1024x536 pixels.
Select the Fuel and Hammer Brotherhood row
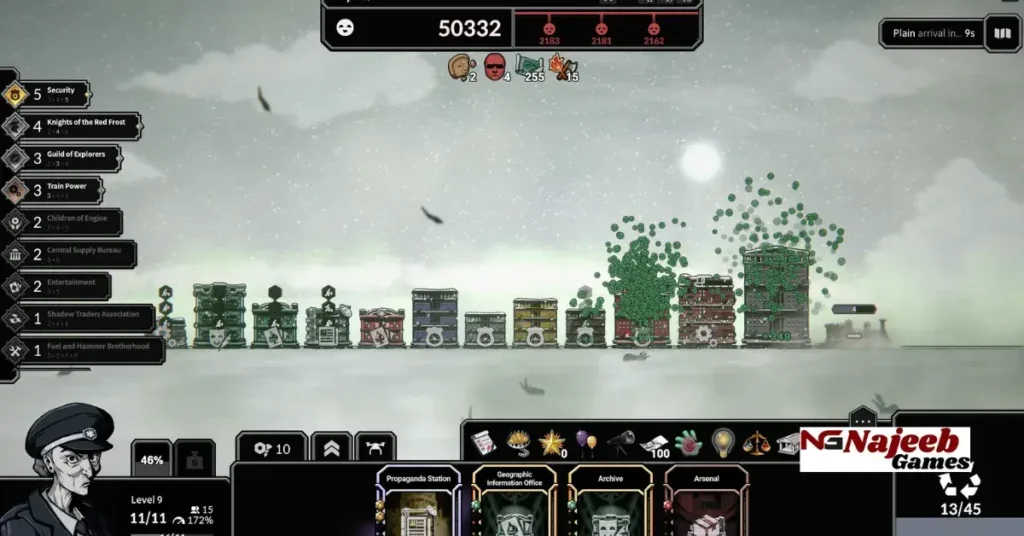[x=84, y=350]
